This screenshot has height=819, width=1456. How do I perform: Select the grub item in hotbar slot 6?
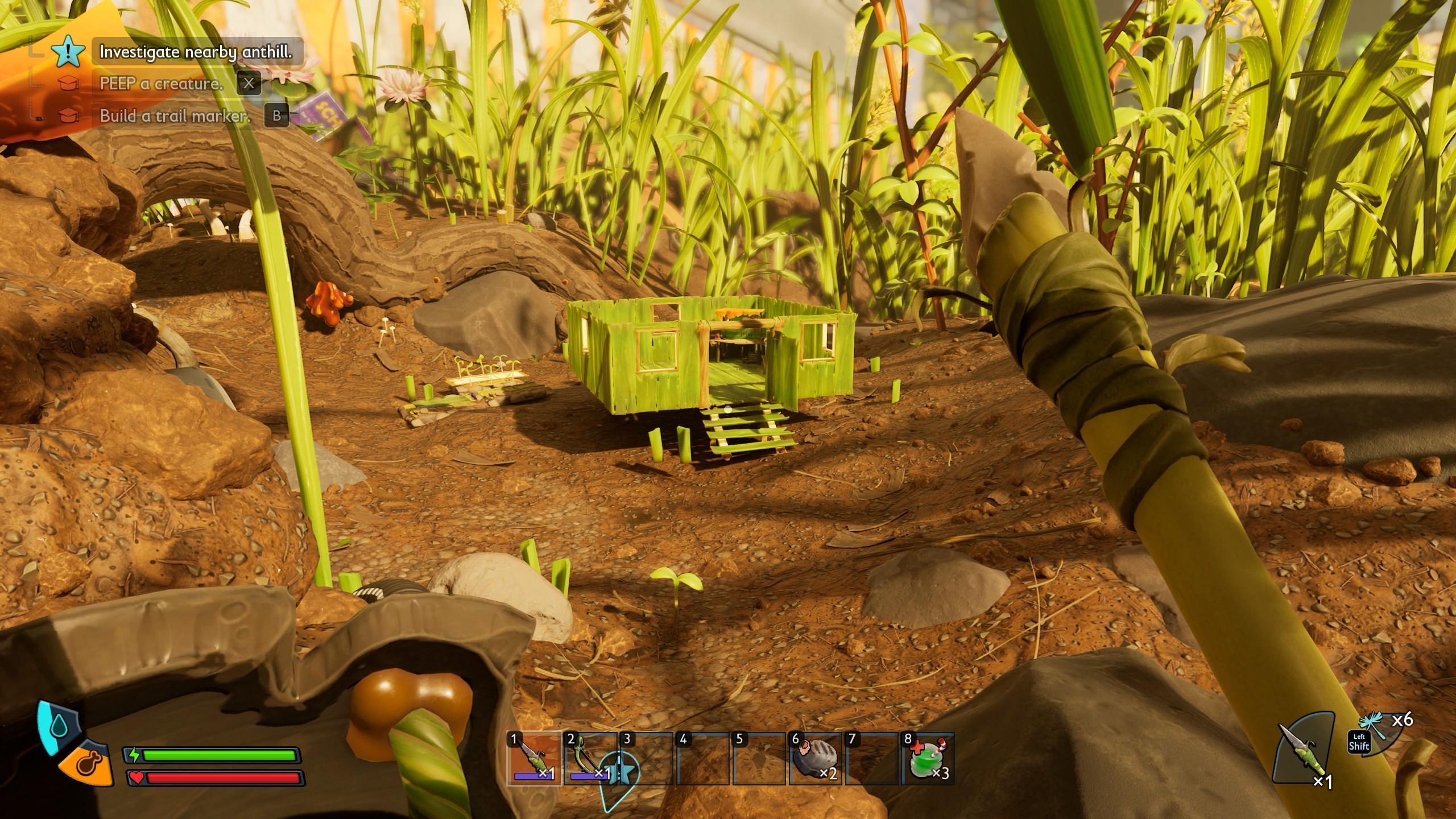[815, 759]
